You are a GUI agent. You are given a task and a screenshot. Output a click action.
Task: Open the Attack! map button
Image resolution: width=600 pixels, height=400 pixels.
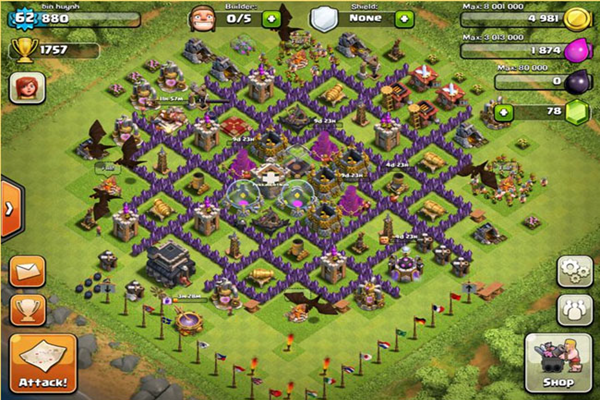[x=42, y=363]
